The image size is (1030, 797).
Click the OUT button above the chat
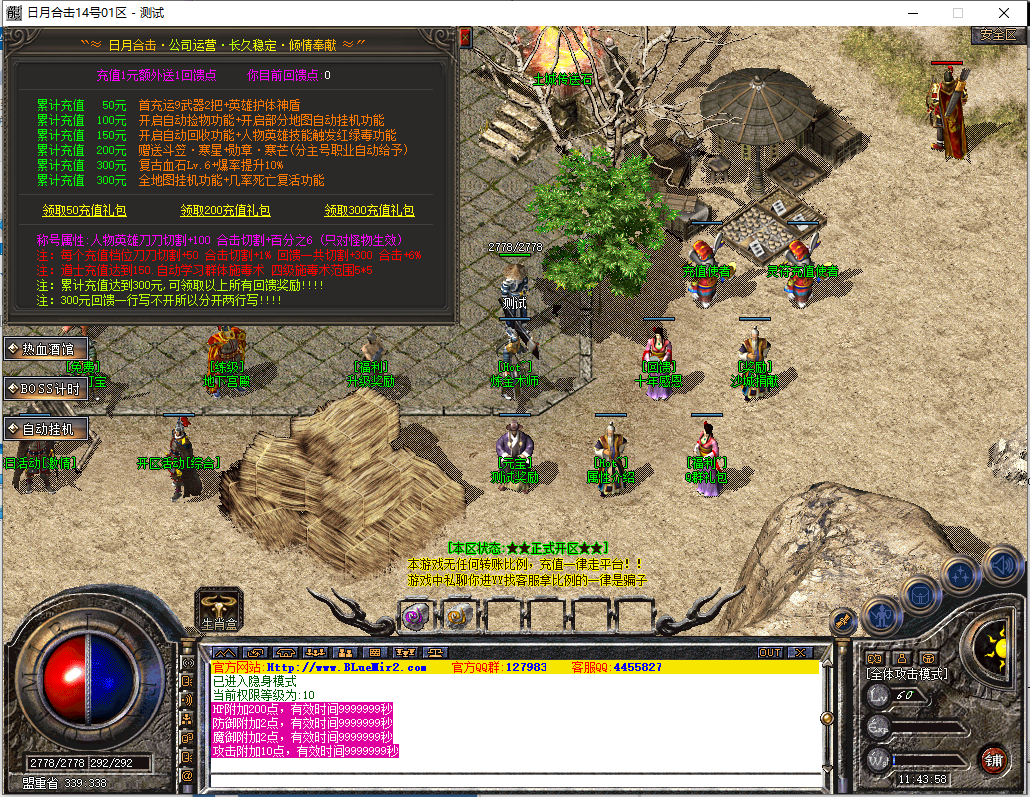(x=769, y=652)
